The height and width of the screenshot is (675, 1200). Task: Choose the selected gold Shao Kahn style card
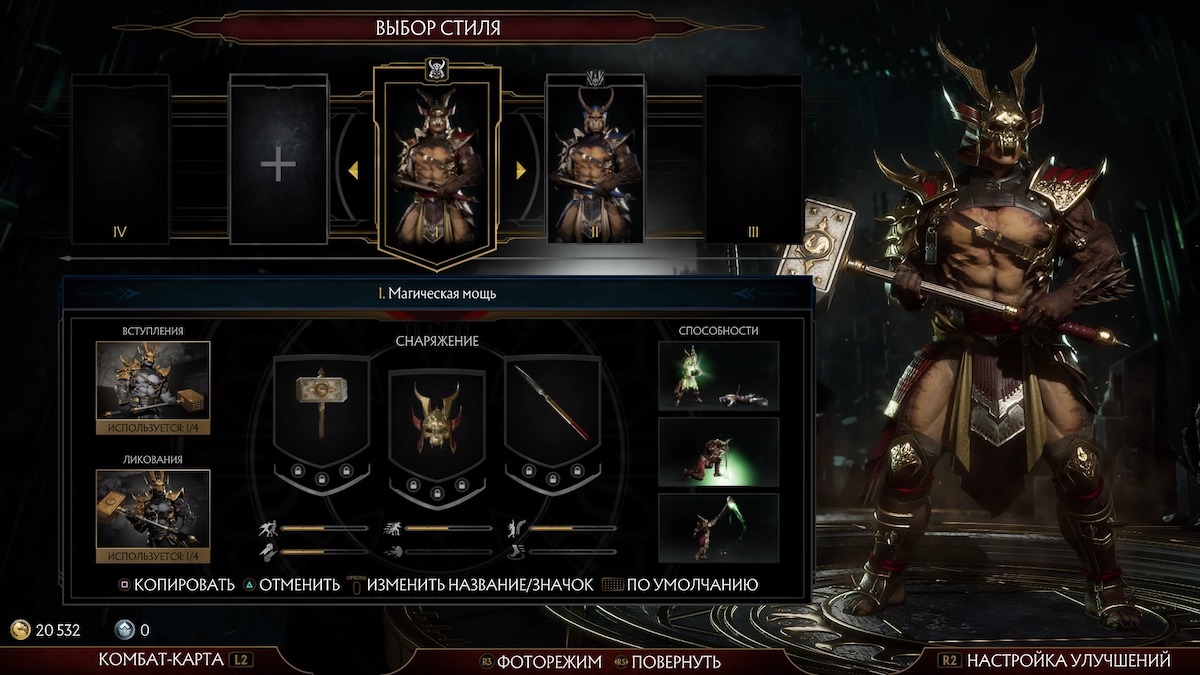[436, 165]
